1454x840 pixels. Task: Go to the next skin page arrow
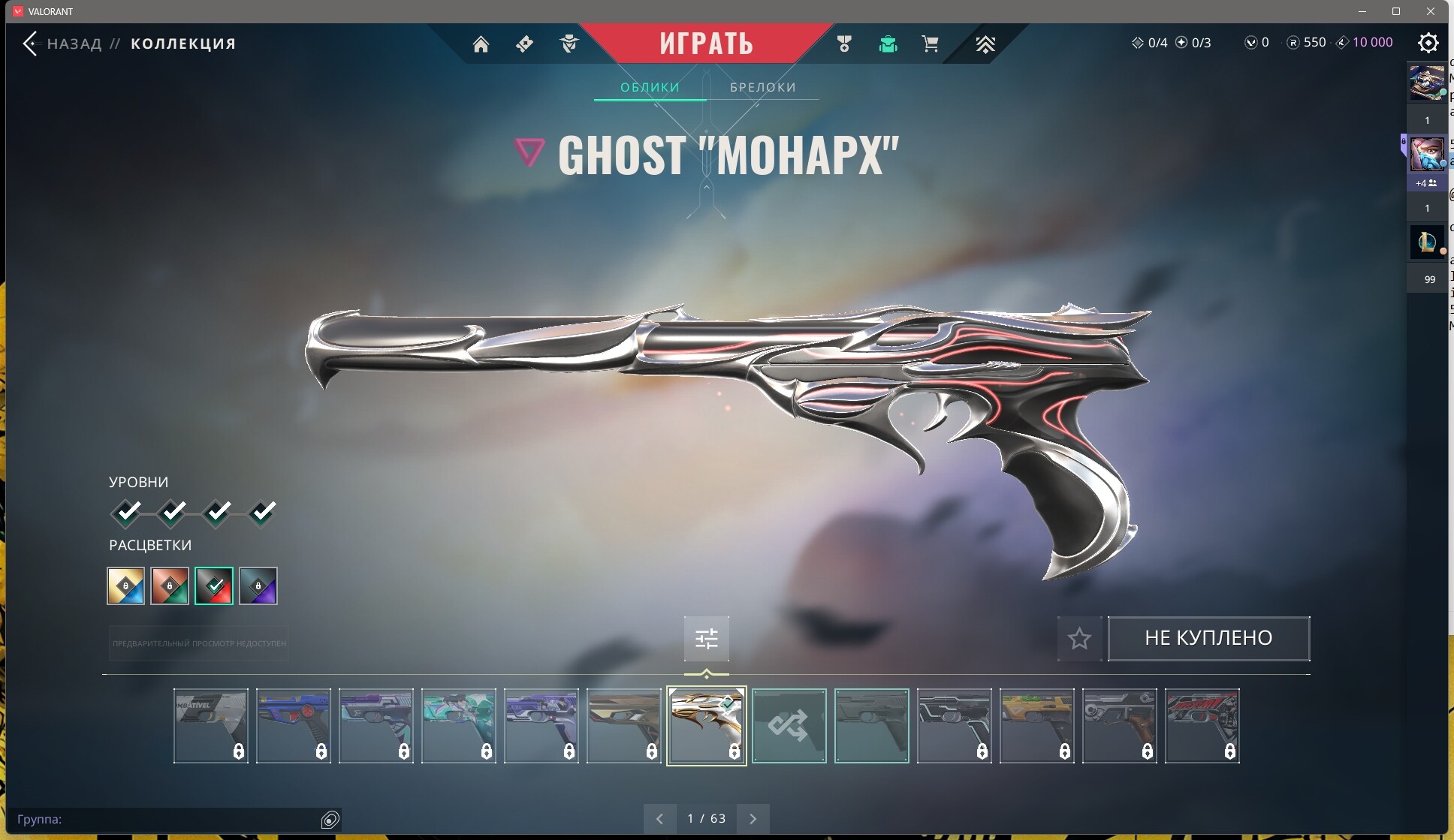[x=753, y=818]
